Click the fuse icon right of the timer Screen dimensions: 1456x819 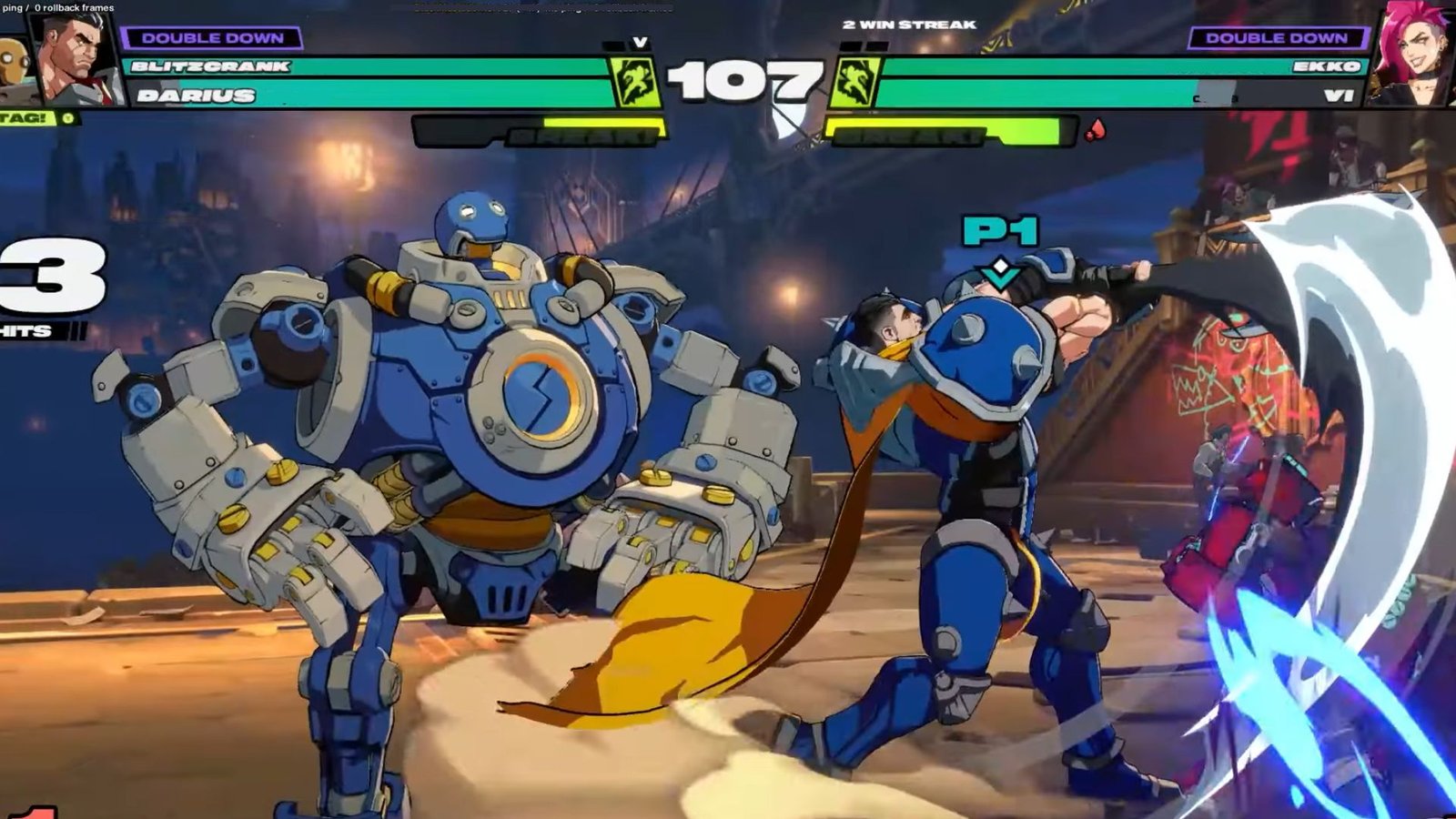[855, 82]
